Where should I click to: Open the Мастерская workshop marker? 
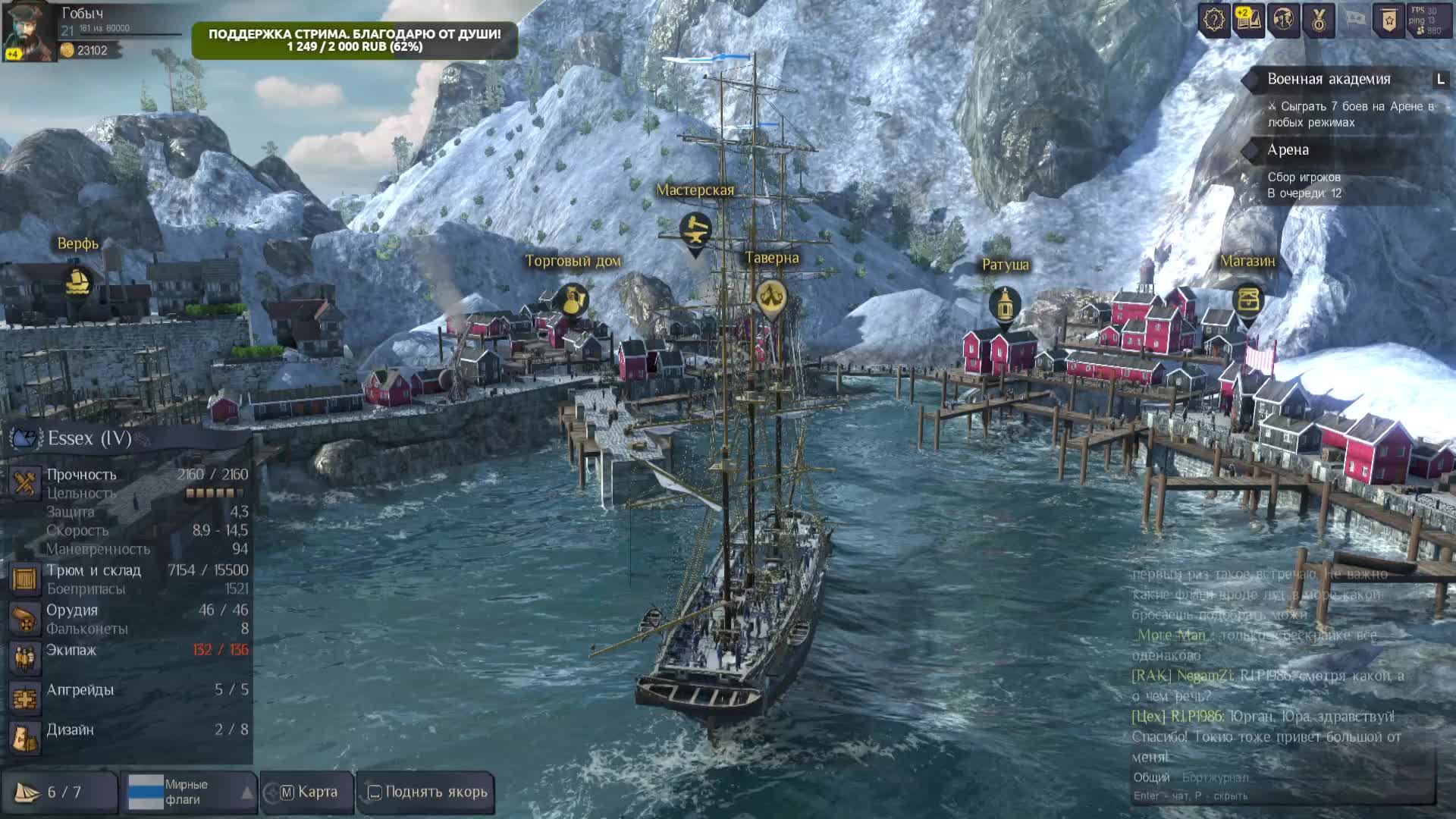point(695,229)
